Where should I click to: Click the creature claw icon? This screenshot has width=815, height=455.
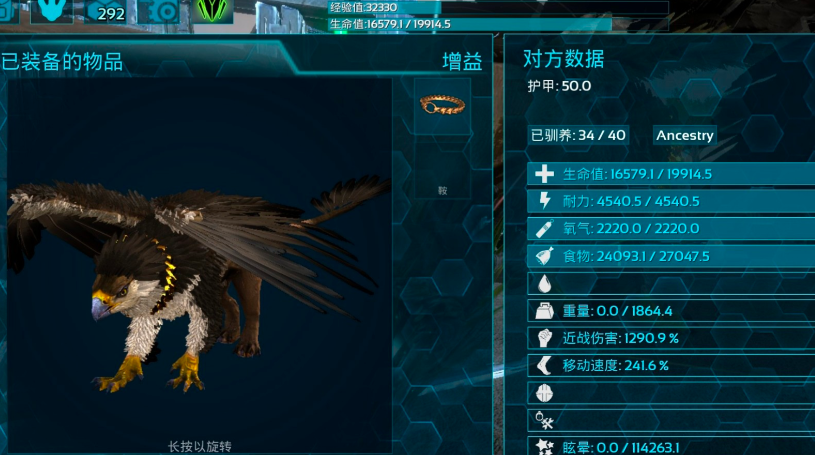pos(52,11)
